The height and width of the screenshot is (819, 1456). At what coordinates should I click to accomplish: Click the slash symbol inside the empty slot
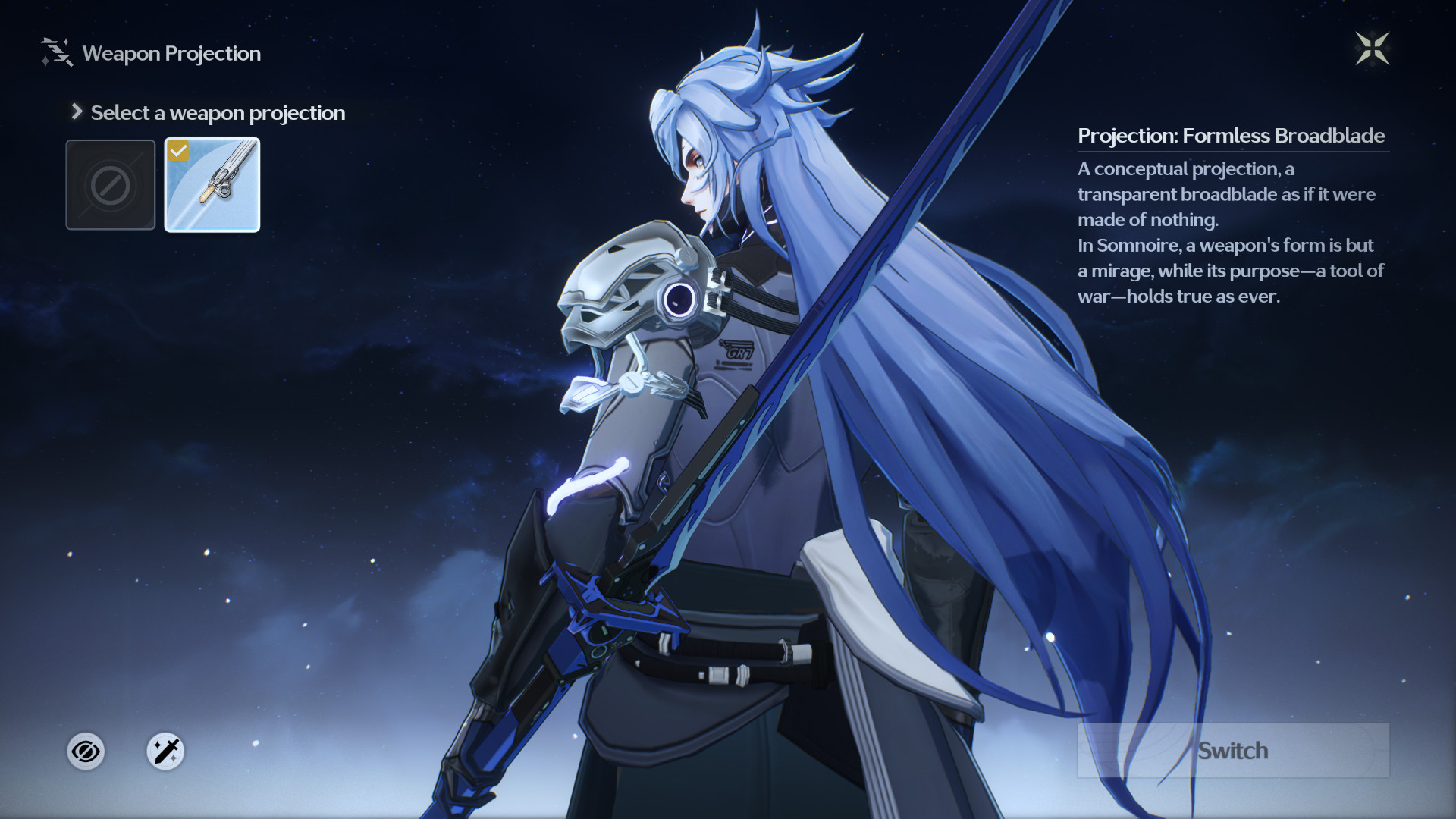[110, 184]
